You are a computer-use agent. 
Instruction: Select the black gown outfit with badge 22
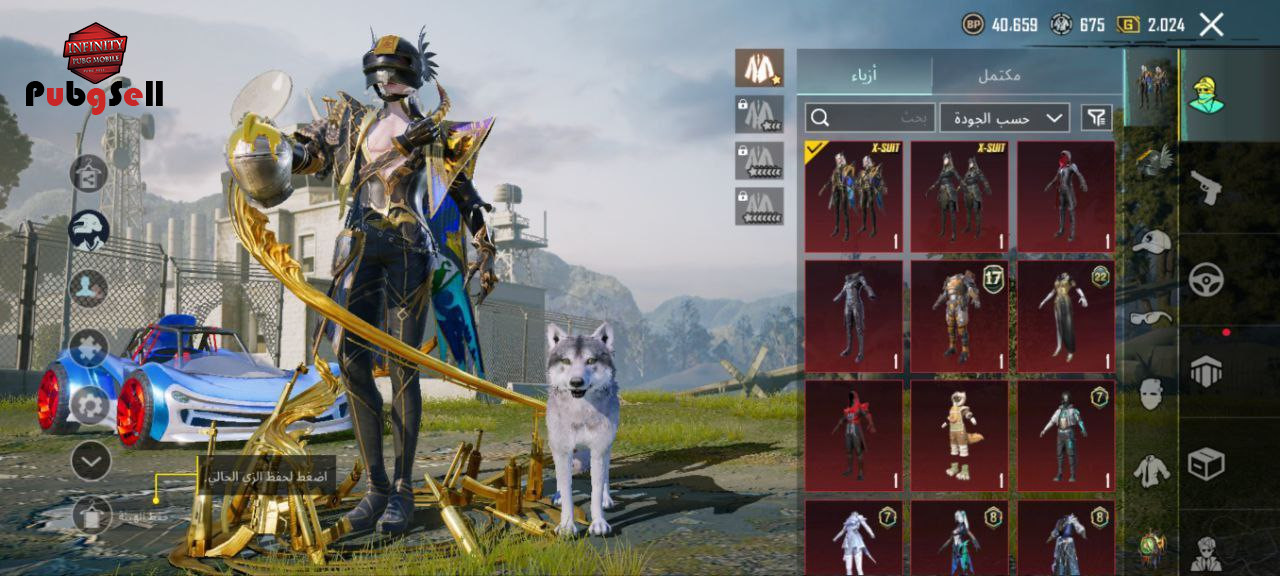click(1066, 316)
